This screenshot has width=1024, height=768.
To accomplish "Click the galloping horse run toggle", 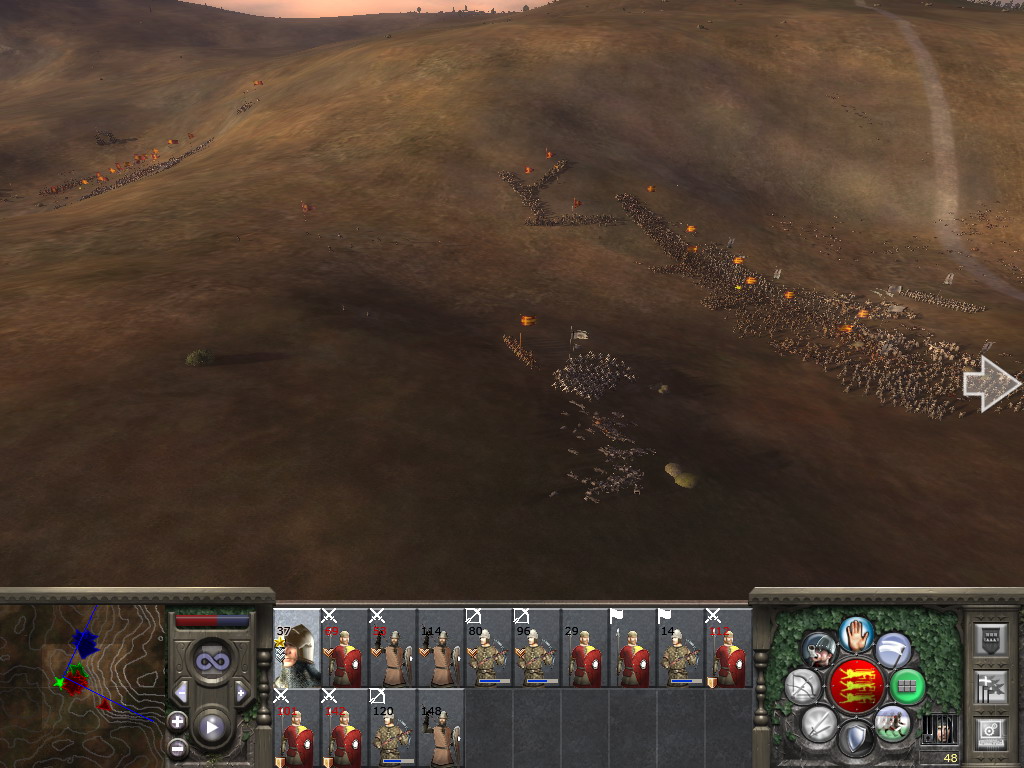I will [892, 722].
